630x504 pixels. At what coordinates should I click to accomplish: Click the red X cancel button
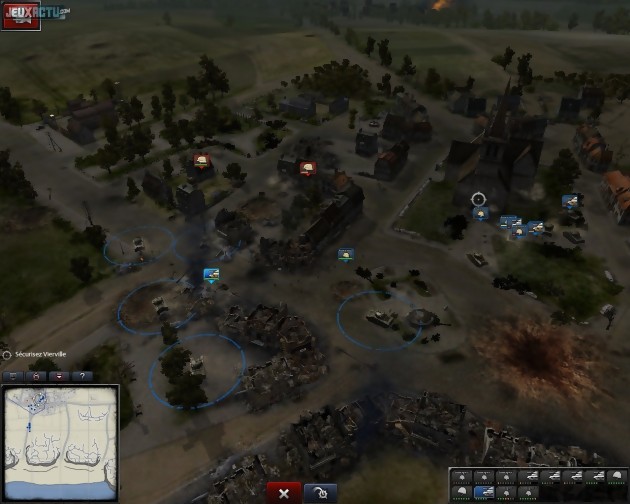(284, 493)
